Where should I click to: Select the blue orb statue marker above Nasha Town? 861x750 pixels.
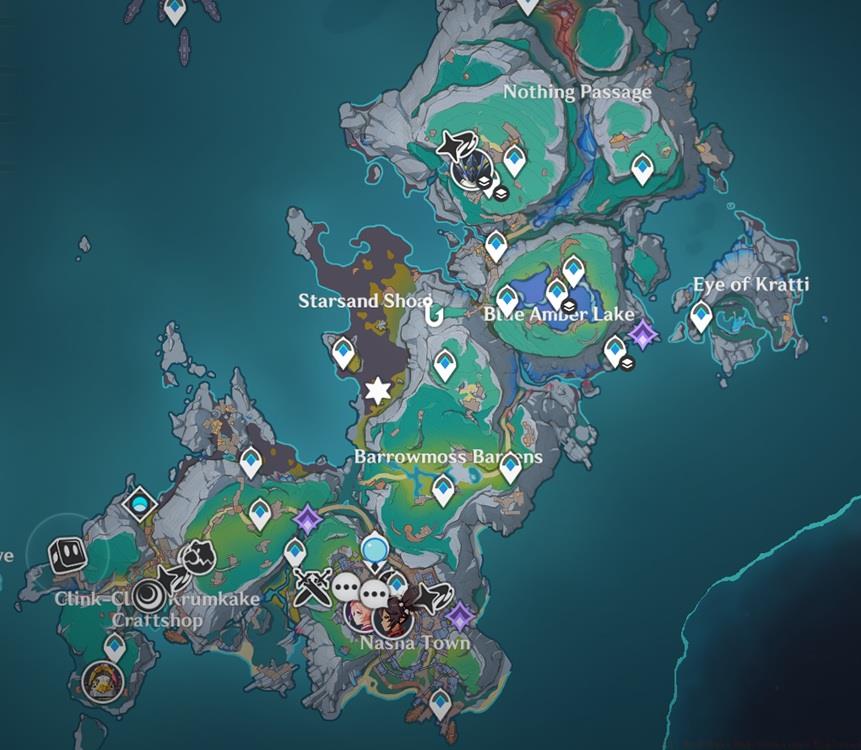tap(375, 548)
